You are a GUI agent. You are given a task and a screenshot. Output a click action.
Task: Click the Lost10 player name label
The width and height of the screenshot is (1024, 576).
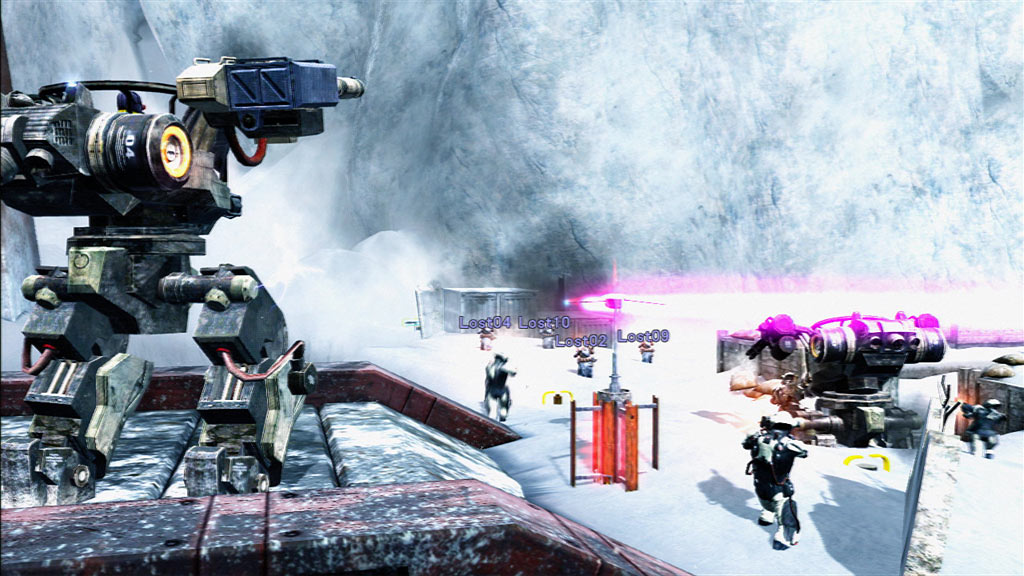point(544,323)
